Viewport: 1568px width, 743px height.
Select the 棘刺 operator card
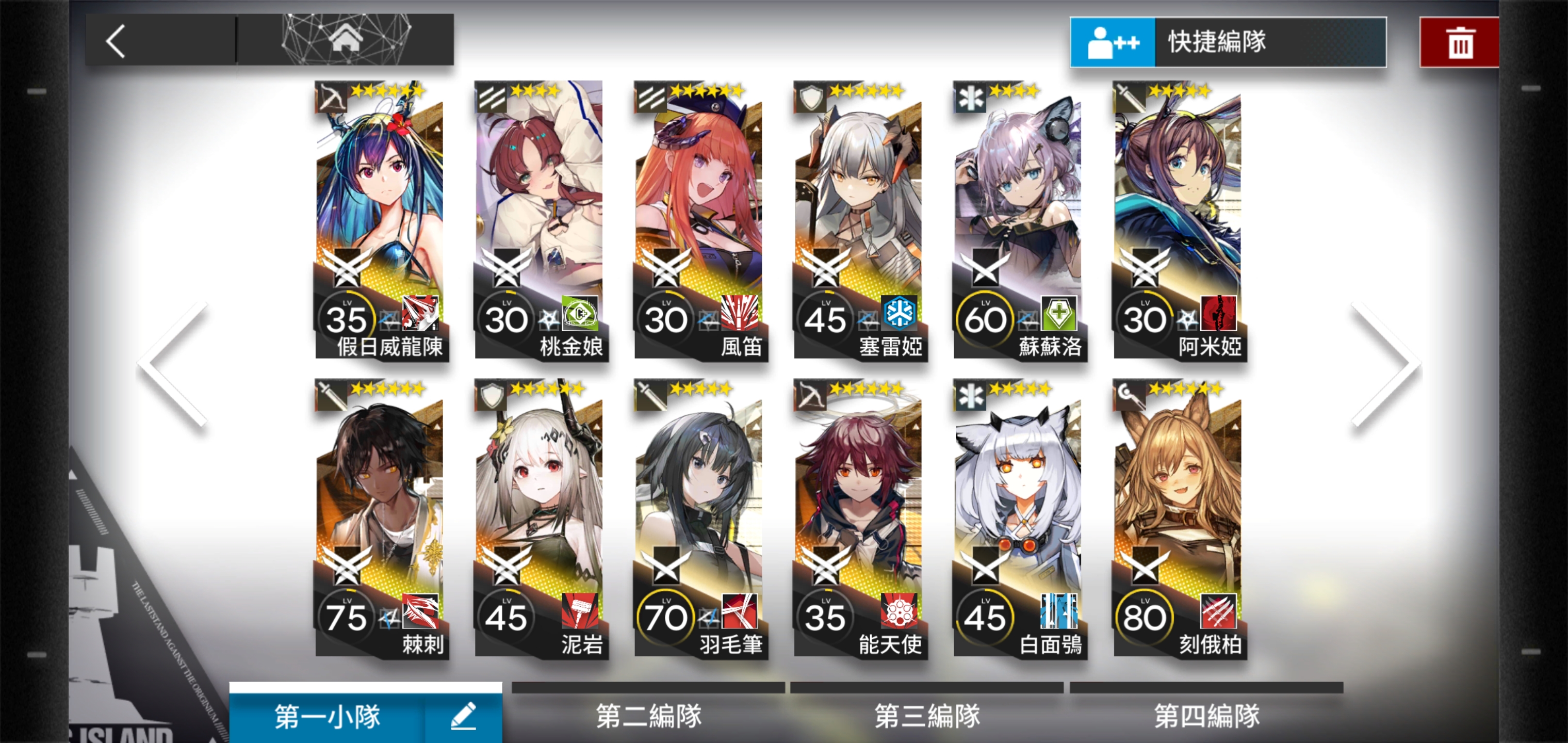coord(381,518)
